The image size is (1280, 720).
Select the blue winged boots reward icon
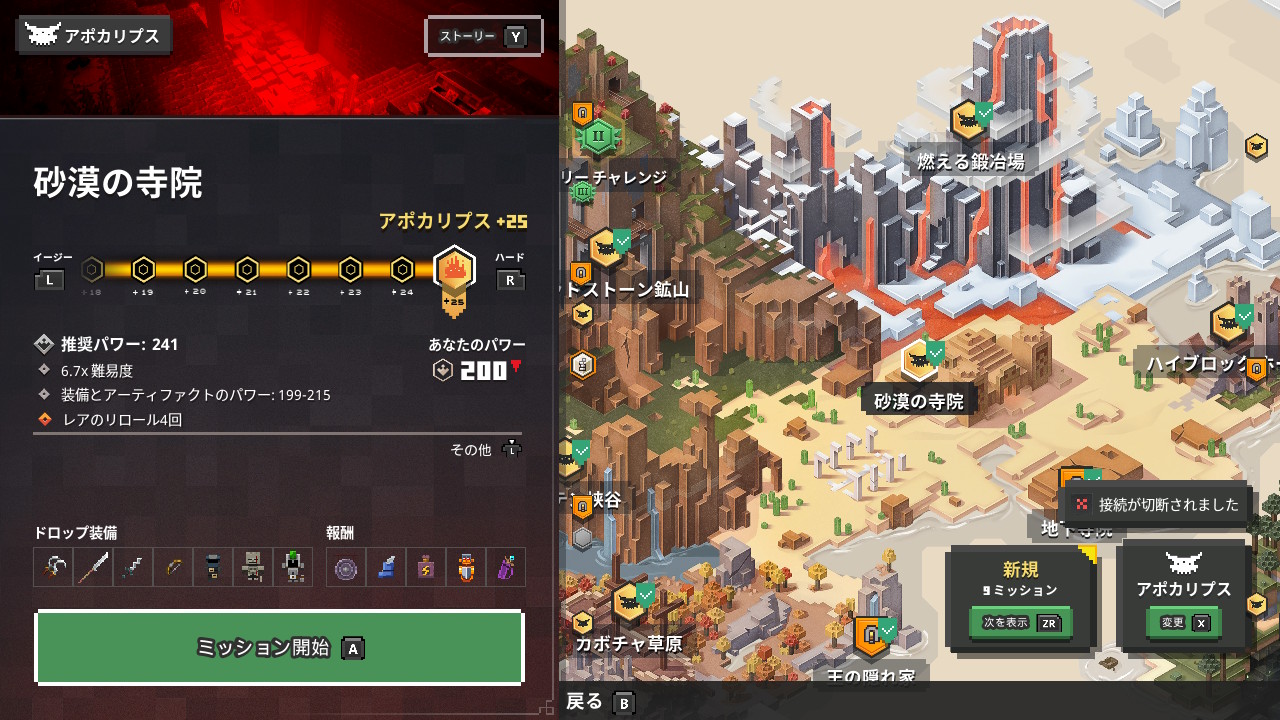(386, 567)
